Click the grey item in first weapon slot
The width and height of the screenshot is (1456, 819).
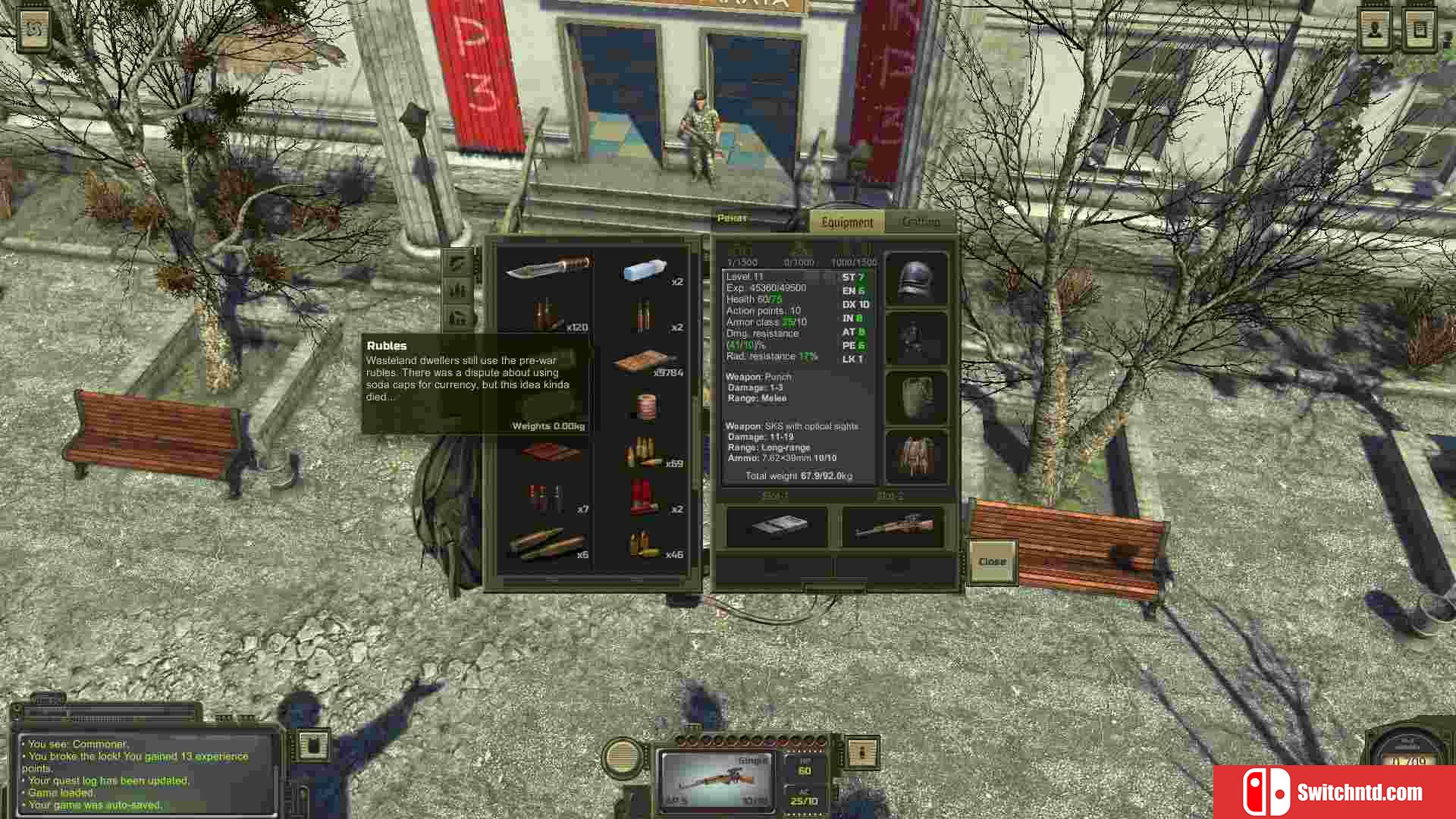point(777,526)
